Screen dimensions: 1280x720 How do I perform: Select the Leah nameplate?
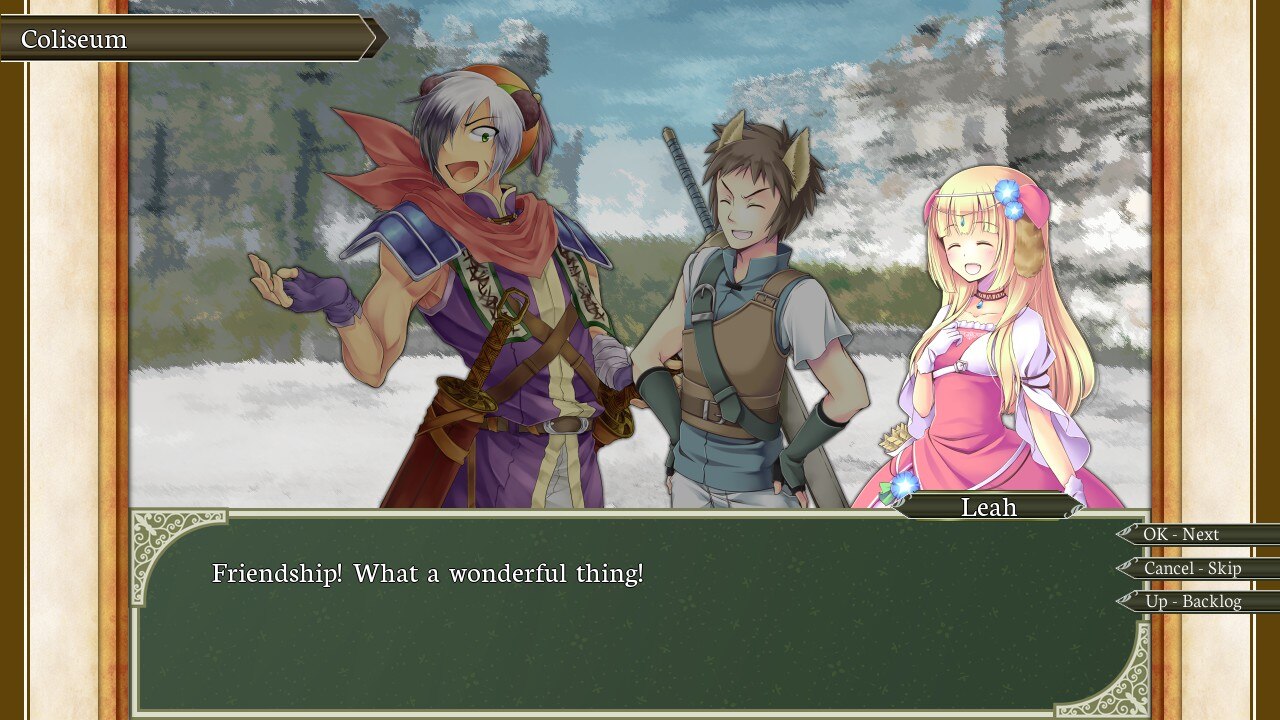[x=989, y=507]
